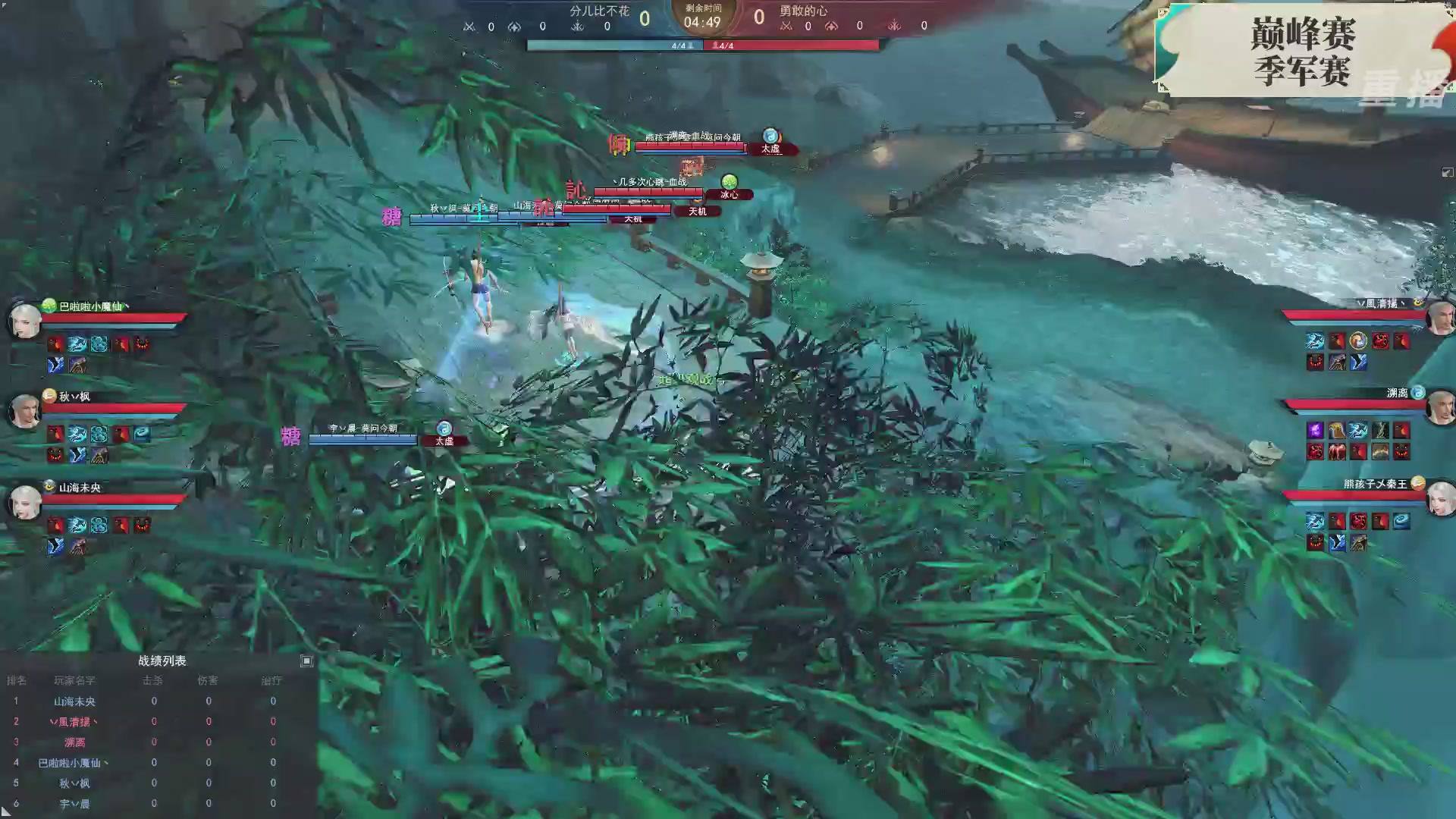
Task: Select 巴啦啦小魔仙's first red debuff skill icon
Action: 55,345
